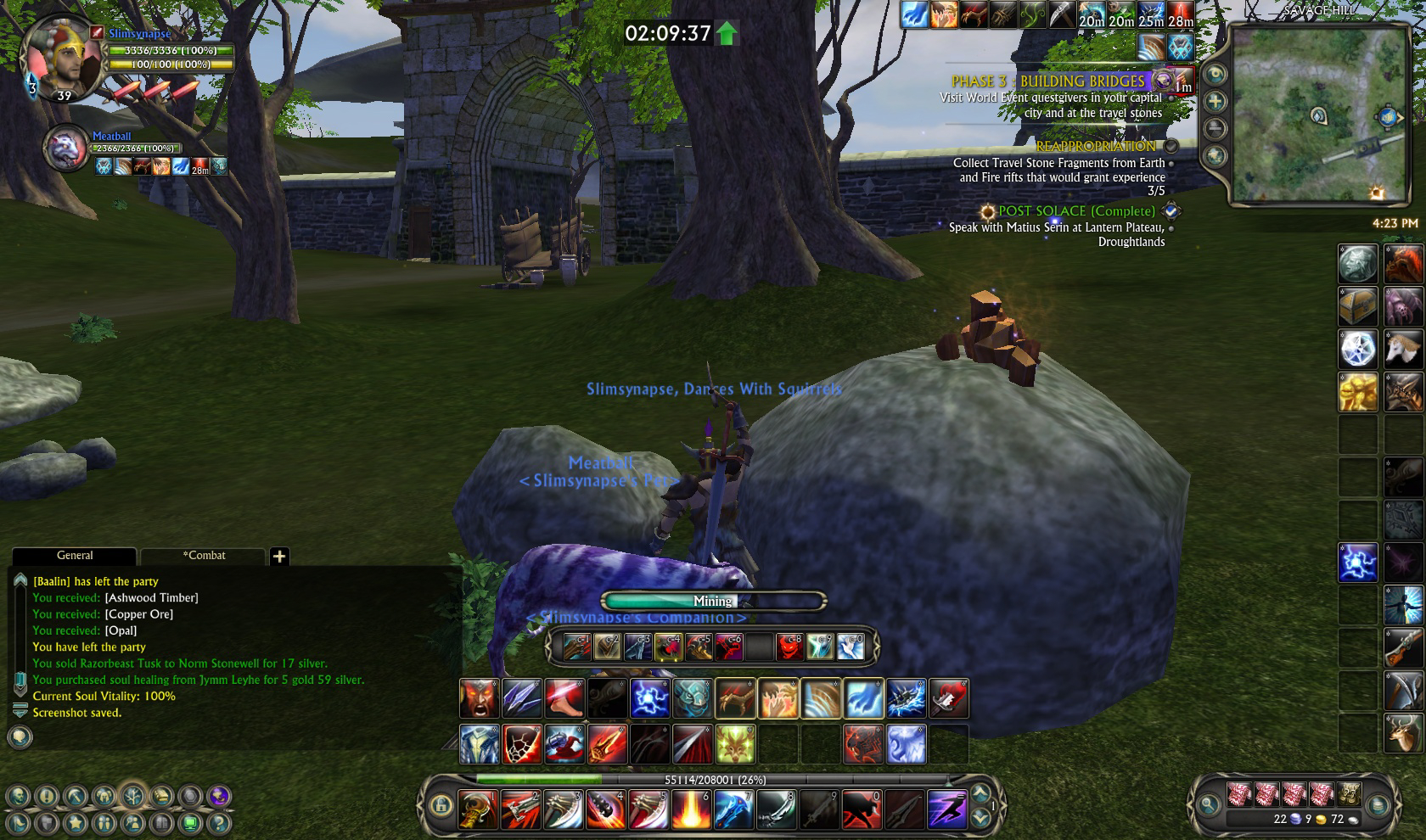Toggle the action bar lock icon
This screenshot has width=1426, height=840.
coord(440,805)
